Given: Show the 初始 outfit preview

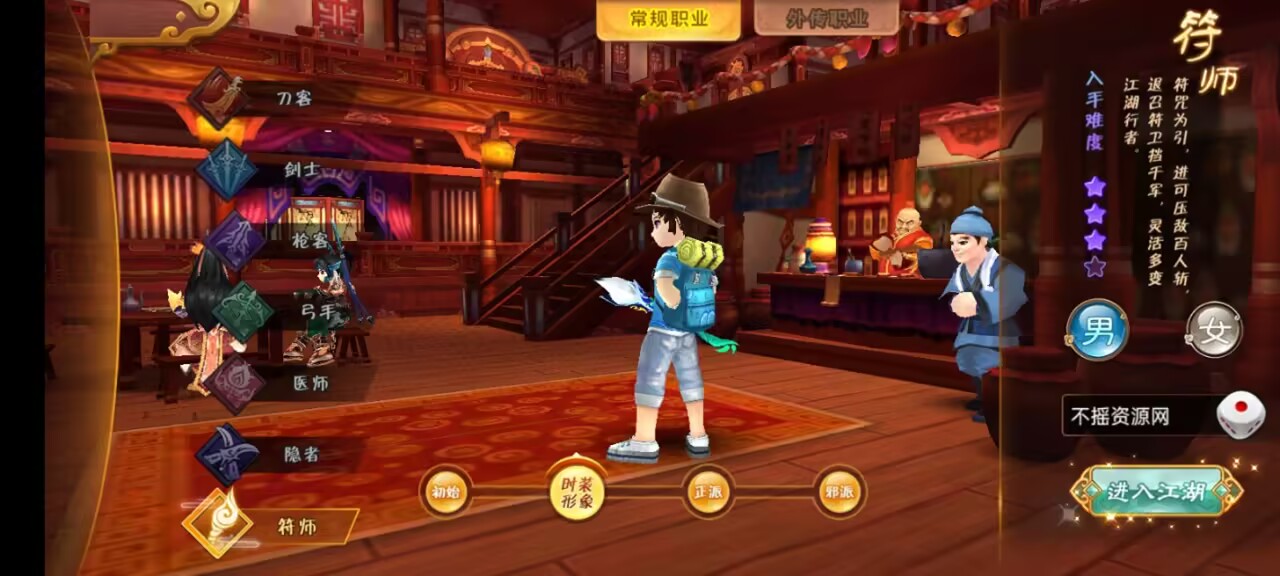Looking at the screenshot, I should (445, 492).
